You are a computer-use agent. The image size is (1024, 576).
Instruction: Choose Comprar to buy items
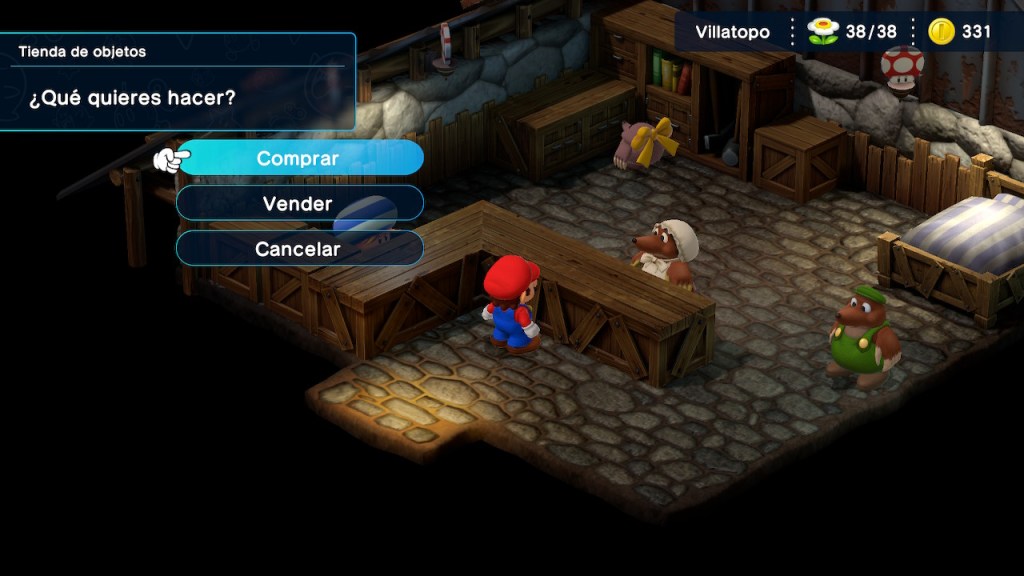coord(298,158)
